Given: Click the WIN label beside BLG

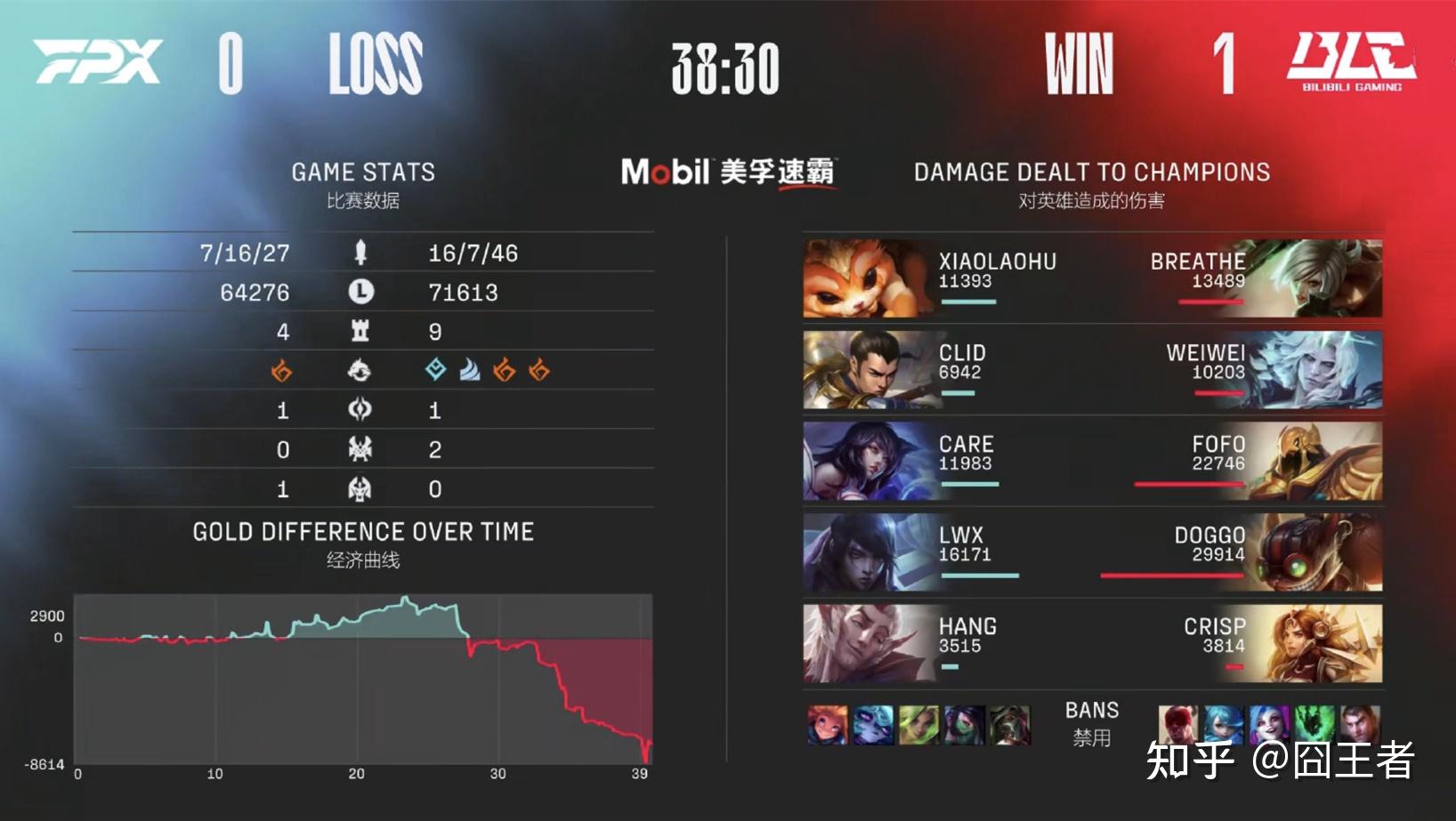Looking at the screenshot, I should click(x=1079, y=62).
